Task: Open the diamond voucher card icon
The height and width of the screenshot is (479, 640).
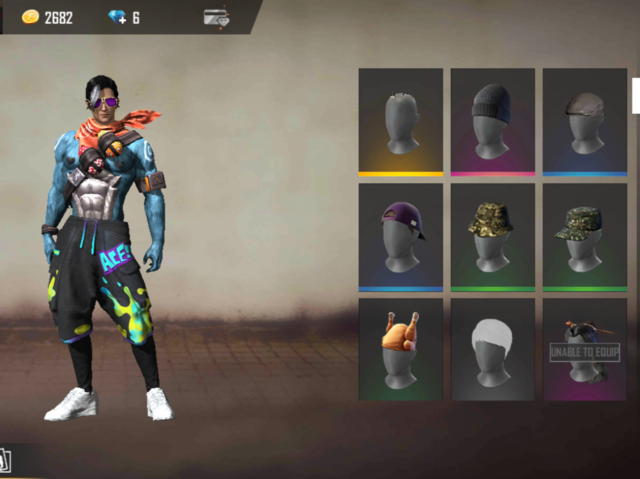Action: [215, 17]
